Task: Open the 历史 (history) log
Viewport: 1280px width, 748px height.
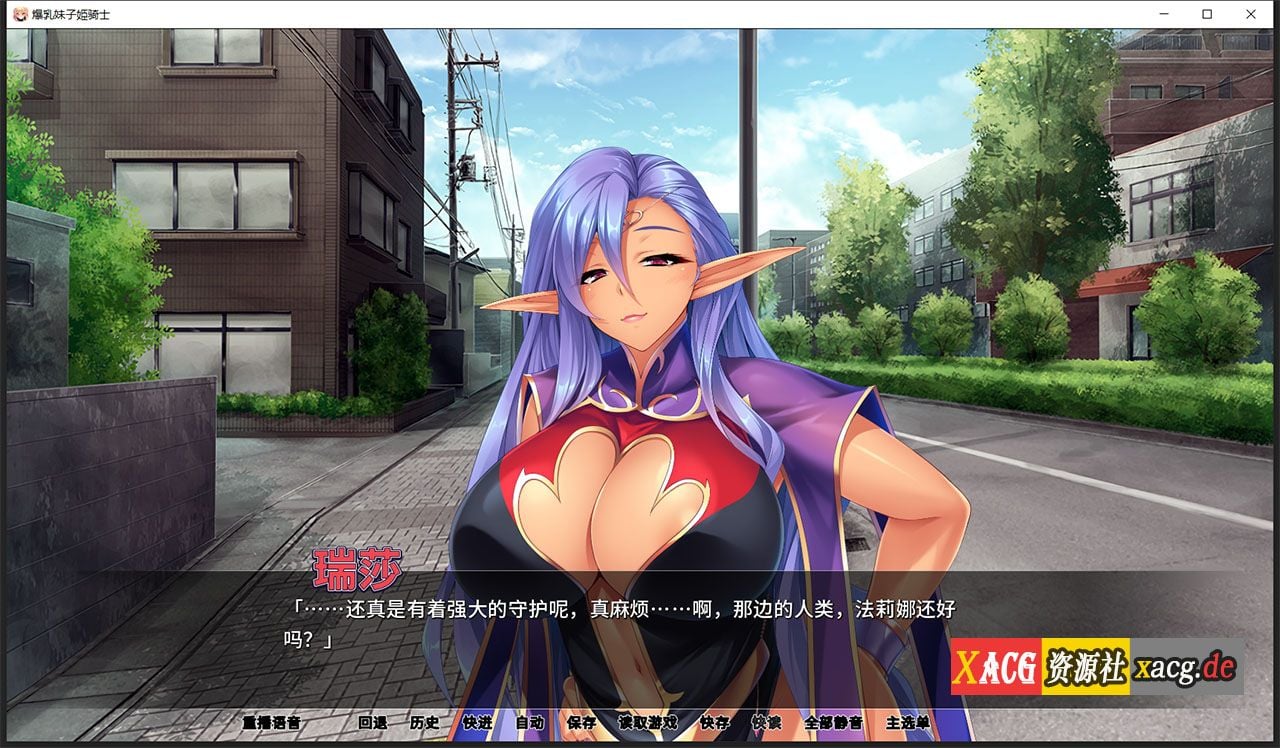Action: tap(425, 723)
